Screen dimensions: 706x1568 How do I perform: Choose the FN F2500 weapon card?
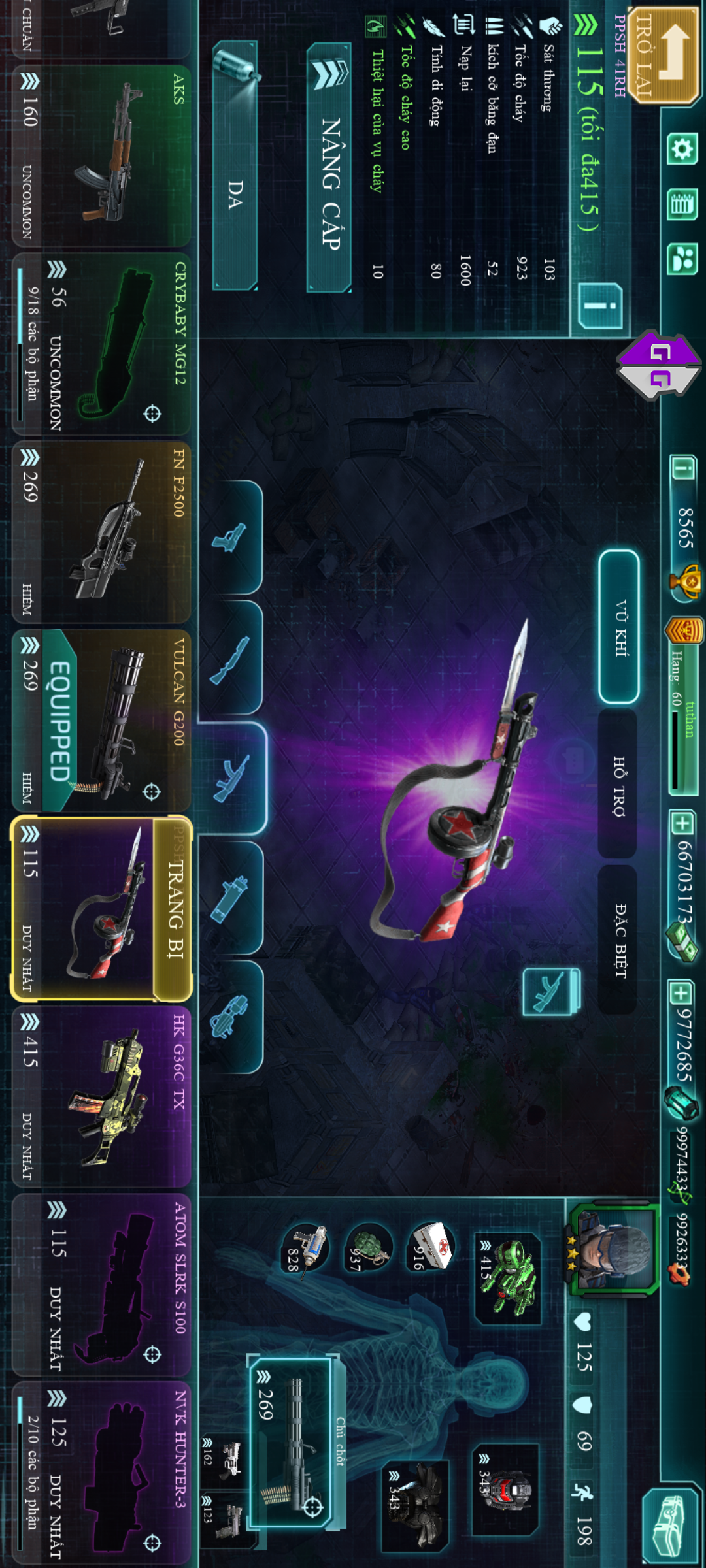tap(101, 532)
